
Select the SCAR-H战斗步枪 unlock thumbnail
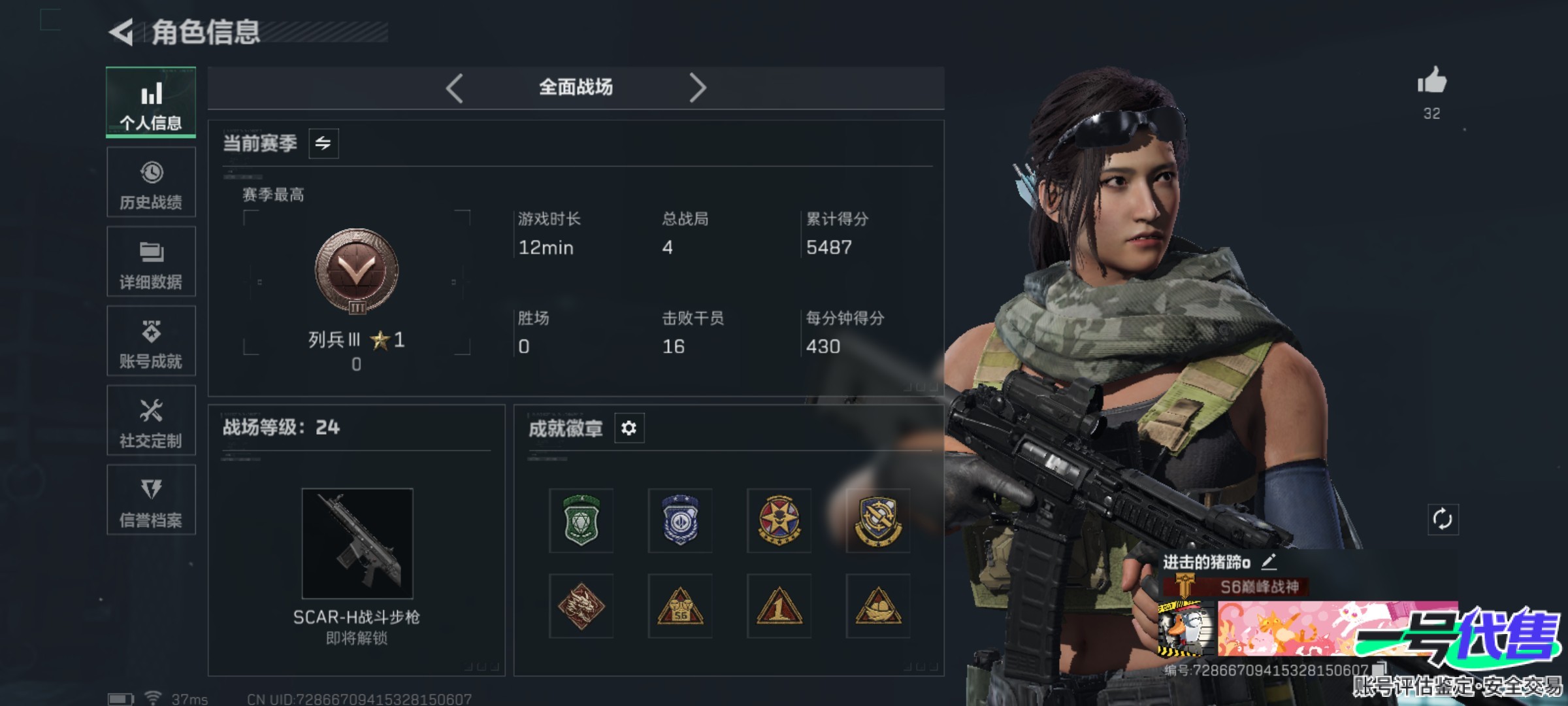coord(357,543)
